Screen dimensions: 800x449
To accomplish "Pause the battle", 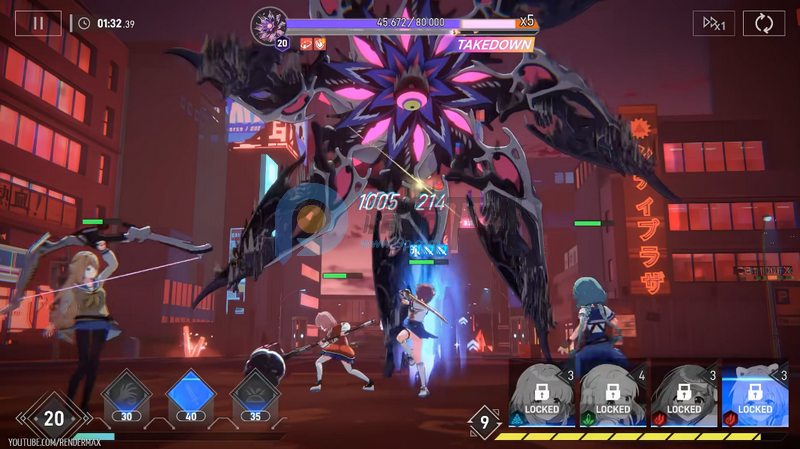I will [38, 22].
